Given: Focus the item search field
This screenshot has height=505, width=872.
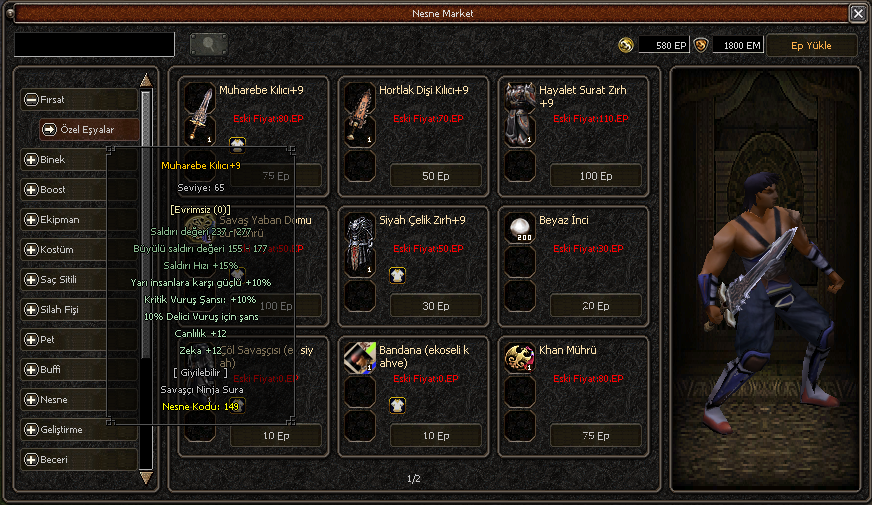Looking at the screenshot, I should [94, 44].
